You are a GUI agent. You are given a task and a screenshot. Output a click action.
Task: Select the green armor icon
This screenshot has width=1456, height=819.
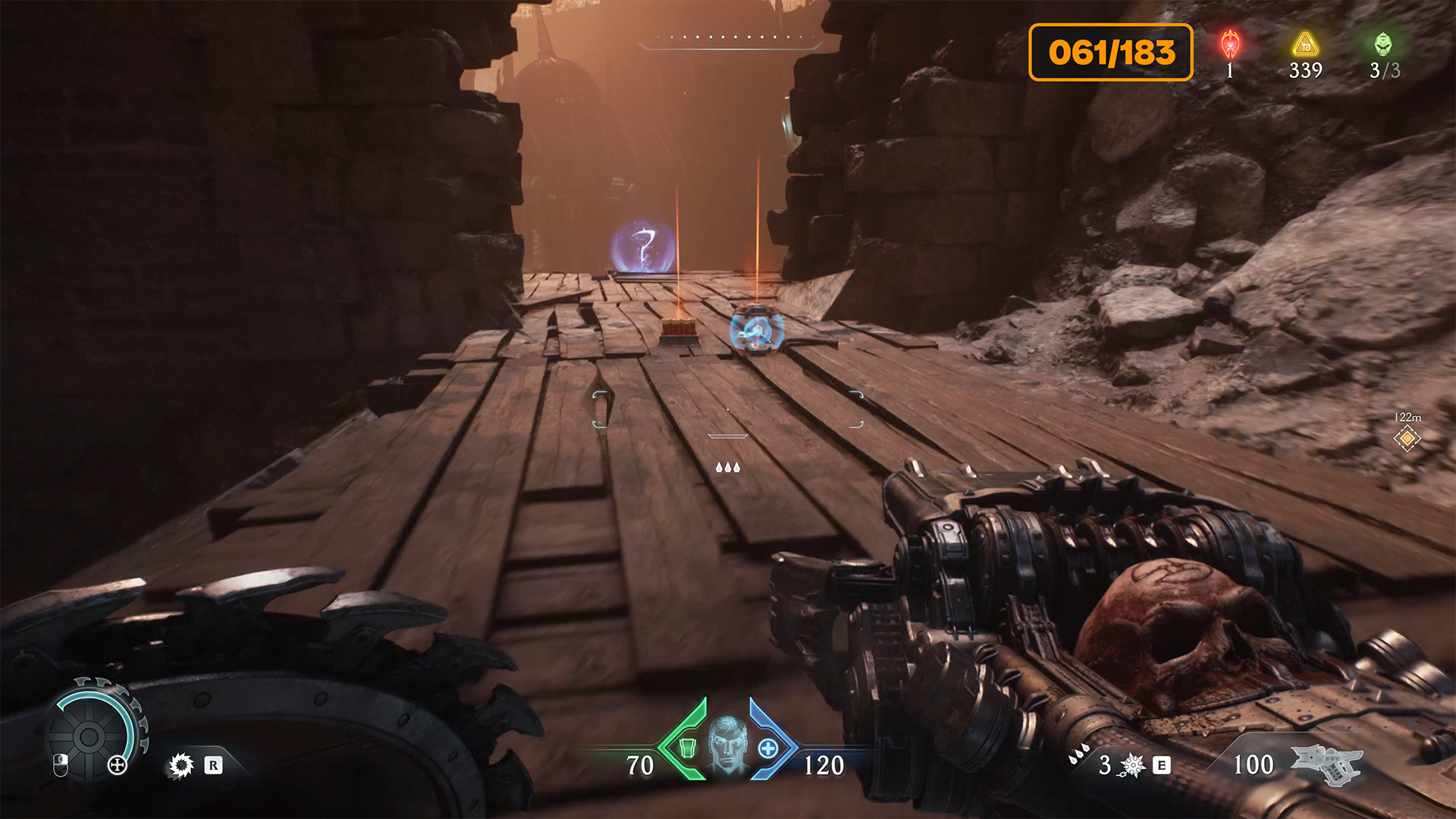[x=687, y=748]
